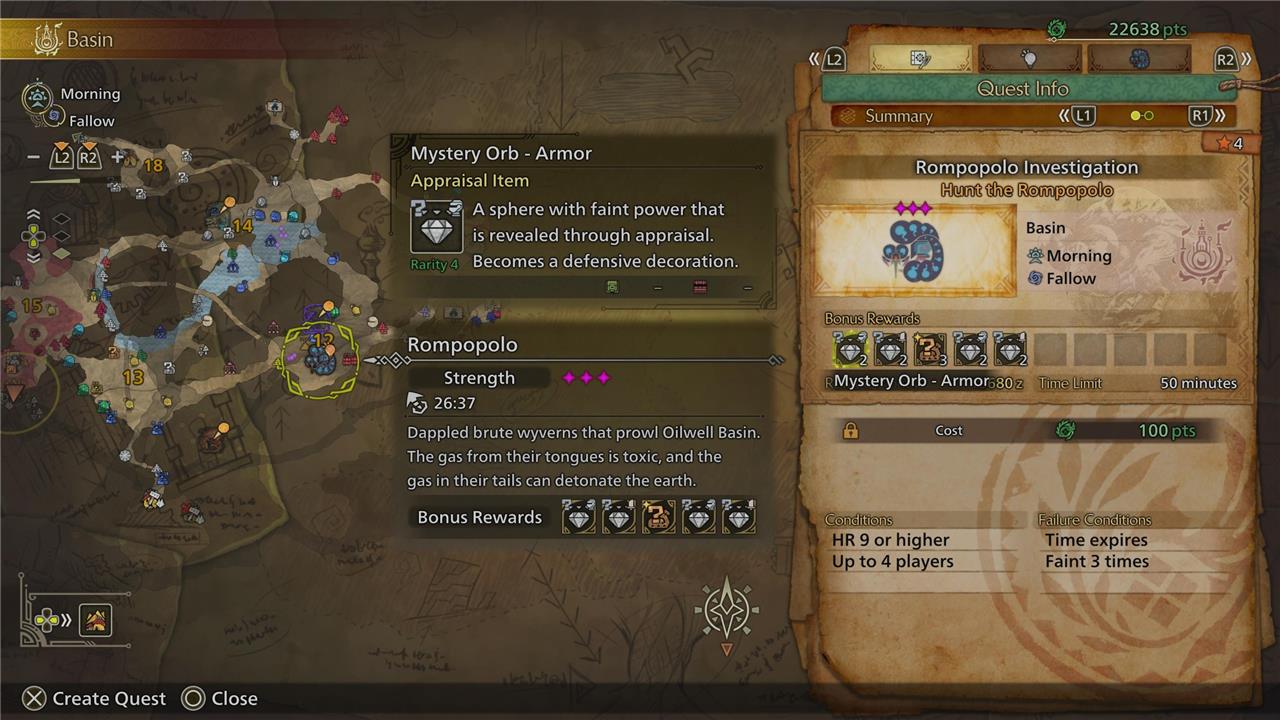Screen dimensions: 1280x720
Task: Select area 14 on the map
Action: pos(242,226)
